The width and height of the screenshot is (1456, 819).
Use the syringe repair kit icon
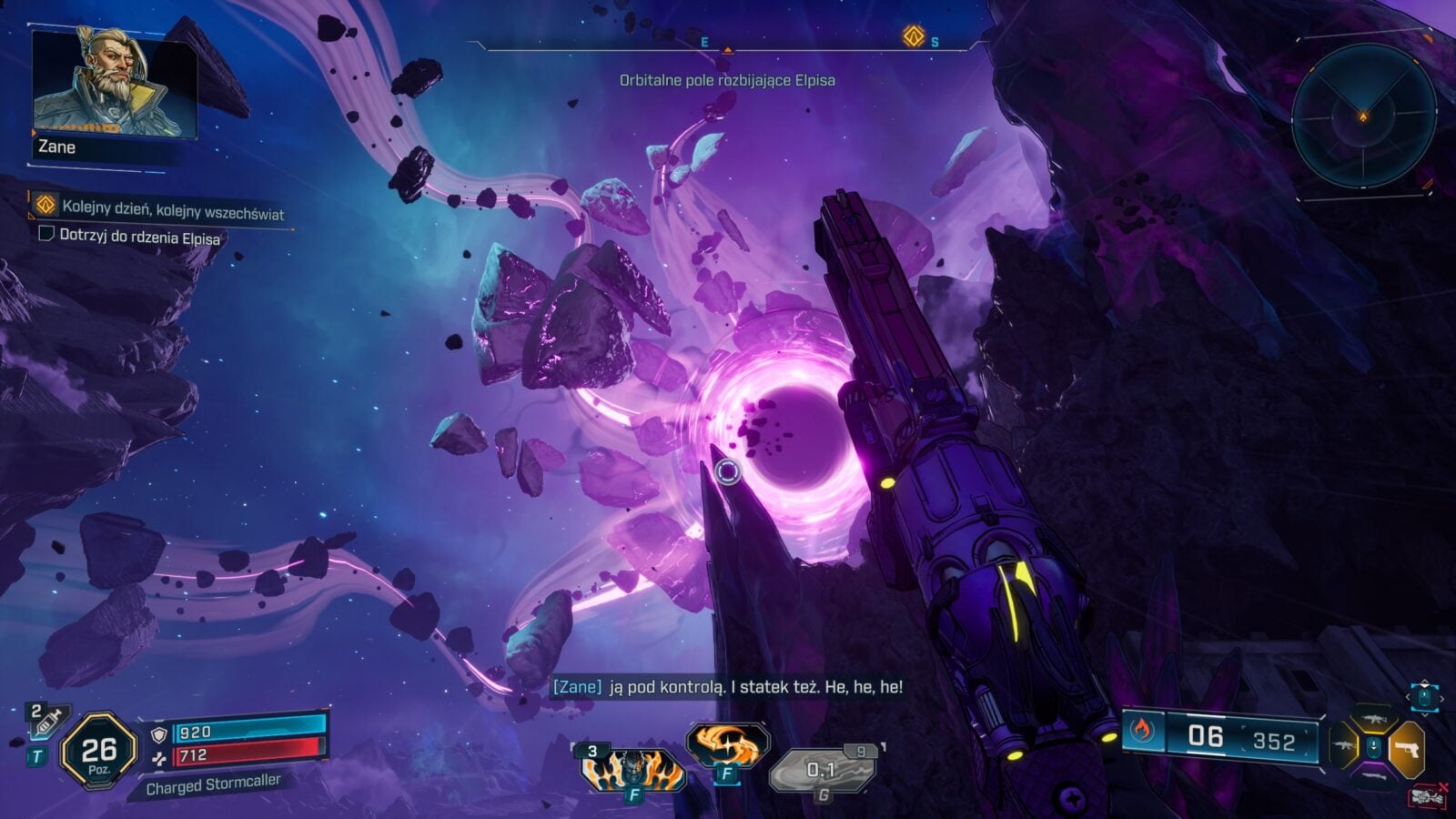click(44, 722)
